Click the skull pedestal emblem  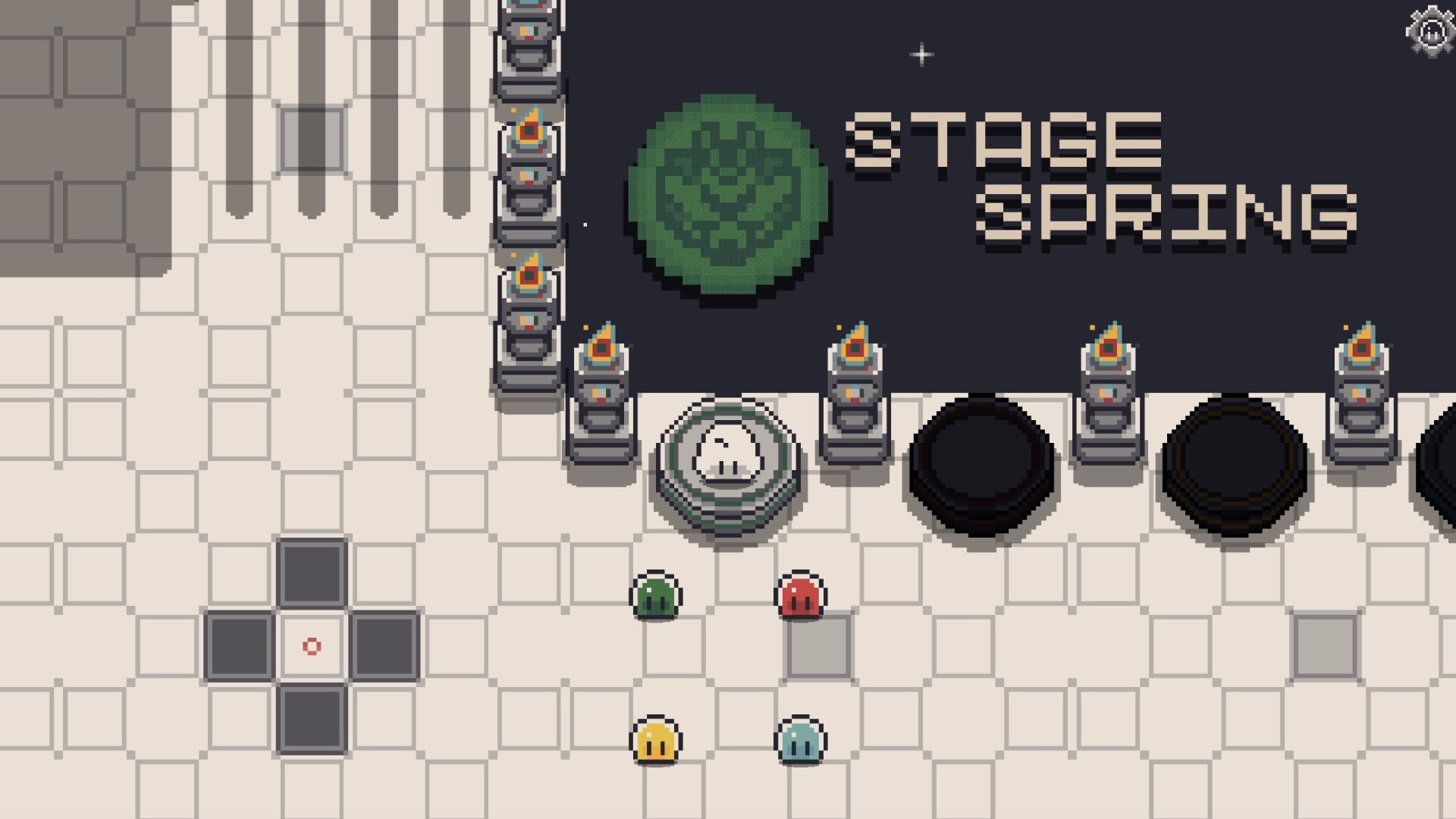726,459
